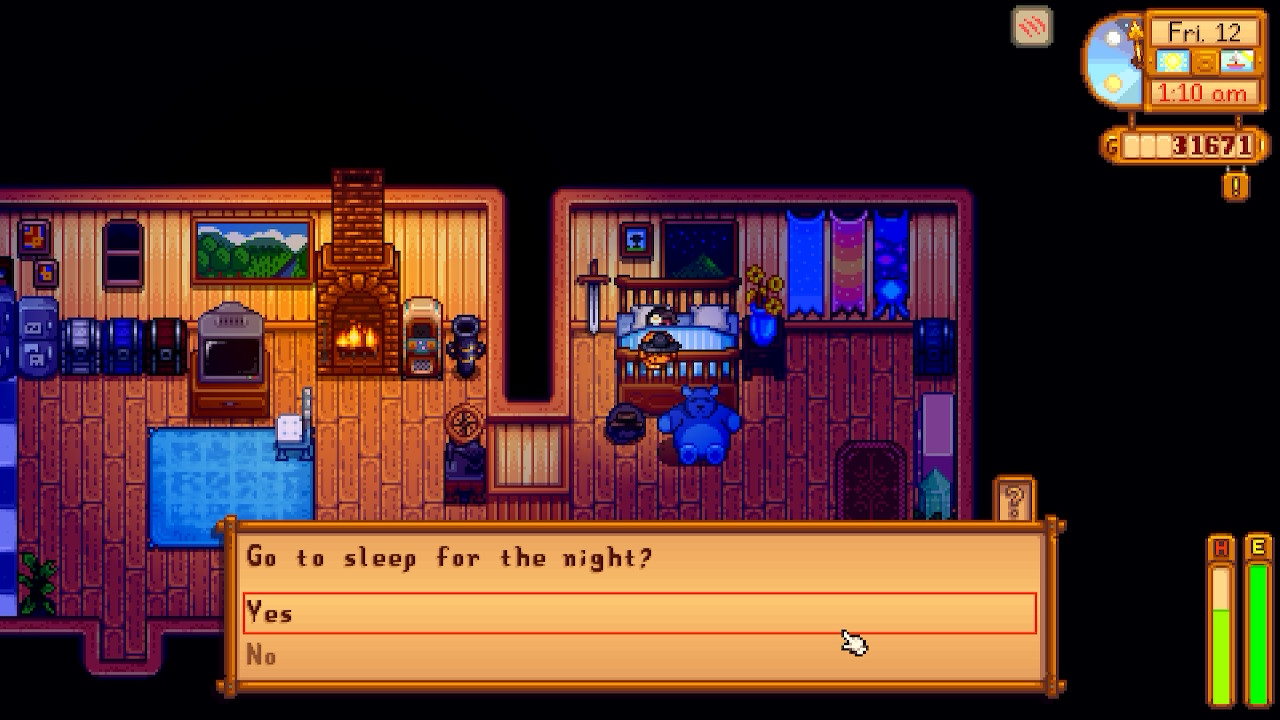Screen dimensions: 1280x720
Task: Click the red claw marks buff icon
Action: coord(1032,27)
